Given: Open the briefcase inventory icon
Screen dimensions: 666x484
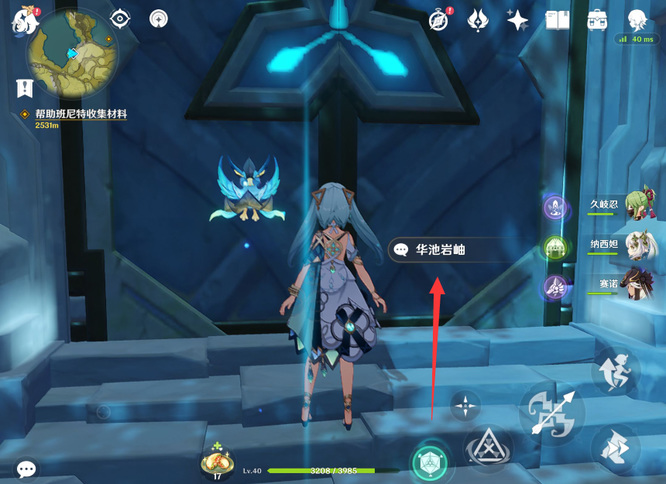Looking at the screenshot, I should coord(598,19).
